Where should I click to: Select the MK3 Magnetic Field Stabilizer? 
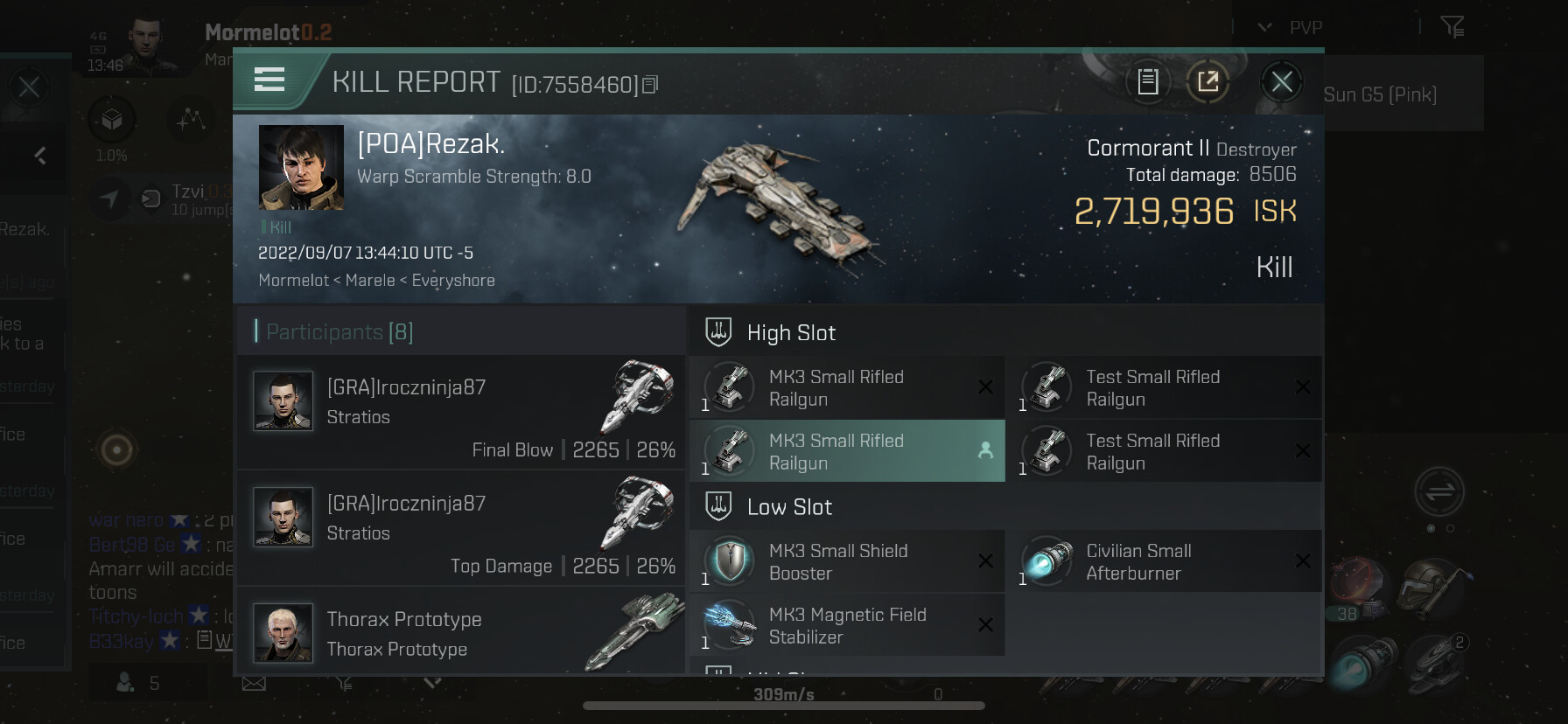point(847,626)
